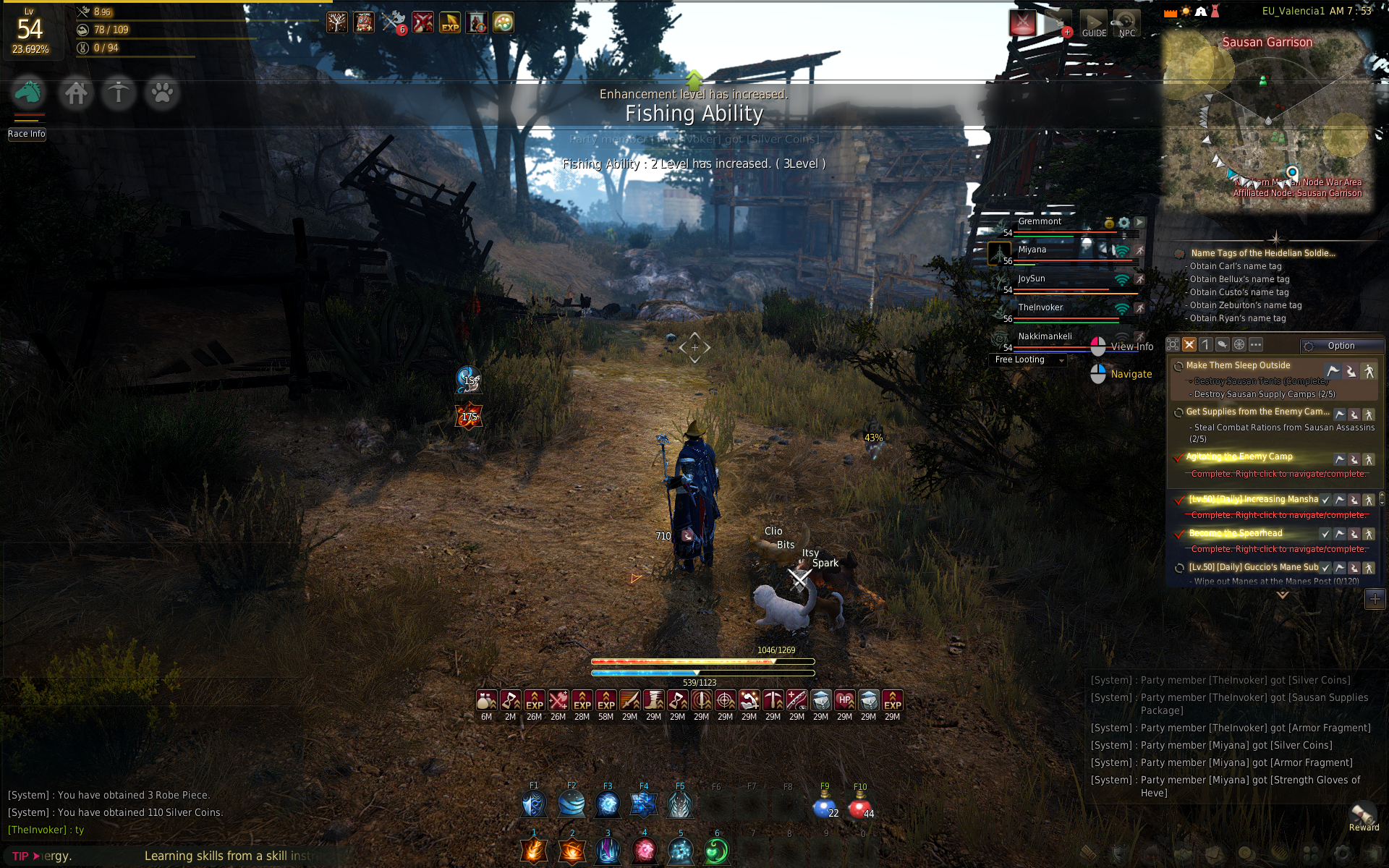1389x868 pixels.
Task: Open the quest widget Option button
Action: pos(1341,346)
